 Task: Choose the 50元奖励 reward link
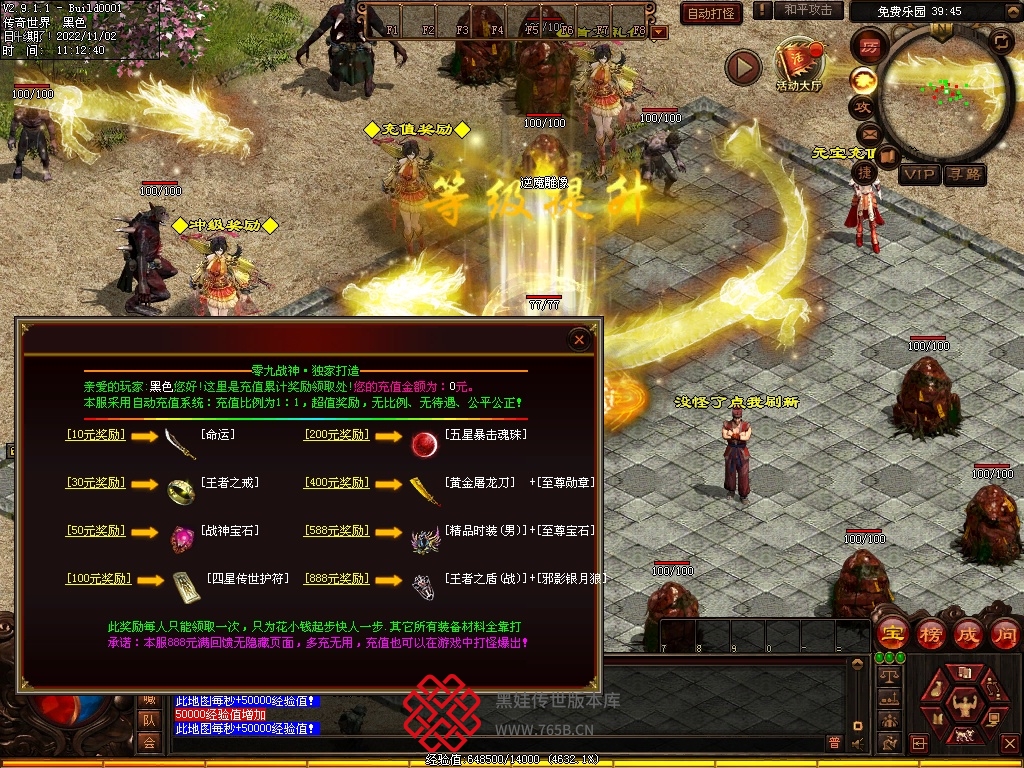coord(95,531)
